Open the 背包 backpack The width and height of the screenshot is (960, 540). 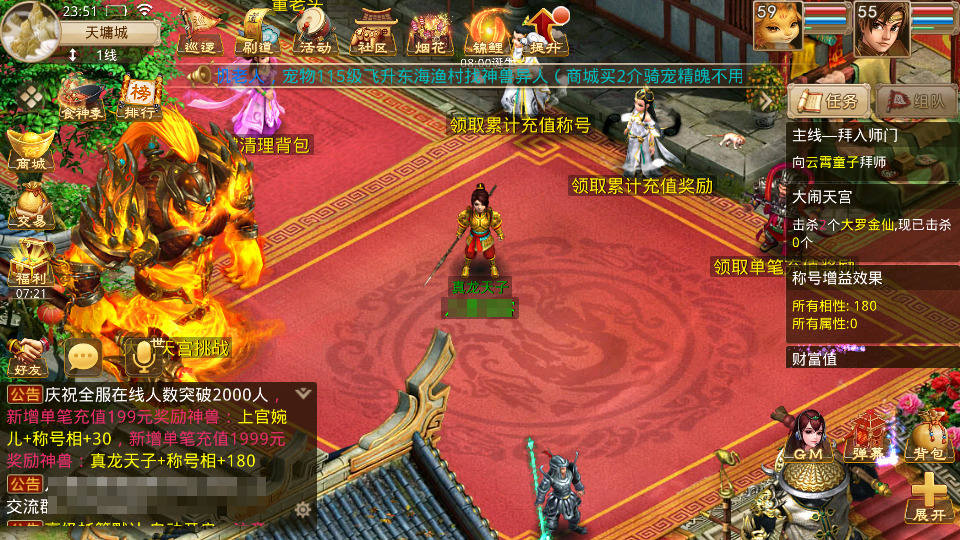point(928,440)
